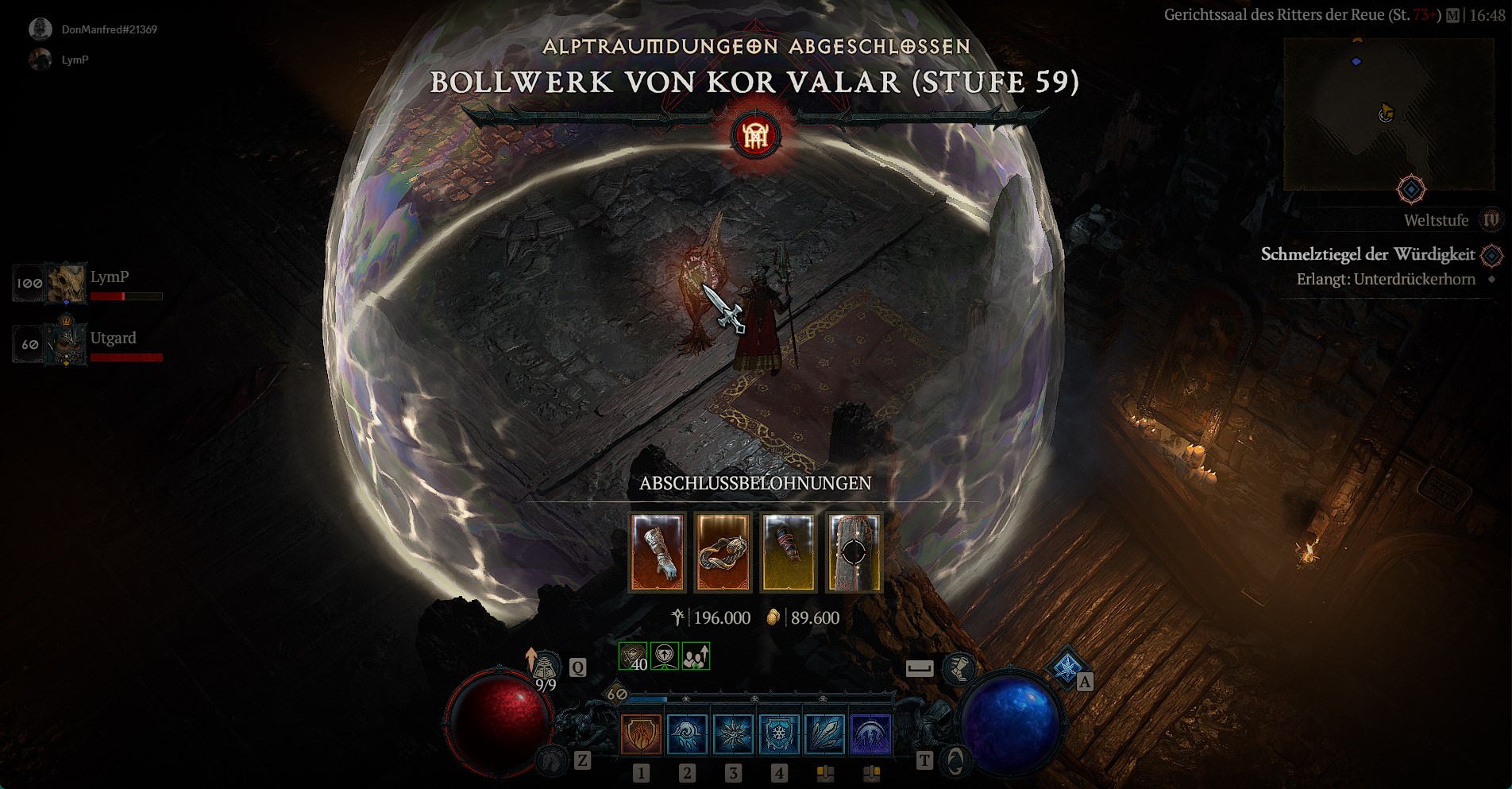Open the Schmelztiegel der Würdigkeit quest tracker

pos(1367,255)
